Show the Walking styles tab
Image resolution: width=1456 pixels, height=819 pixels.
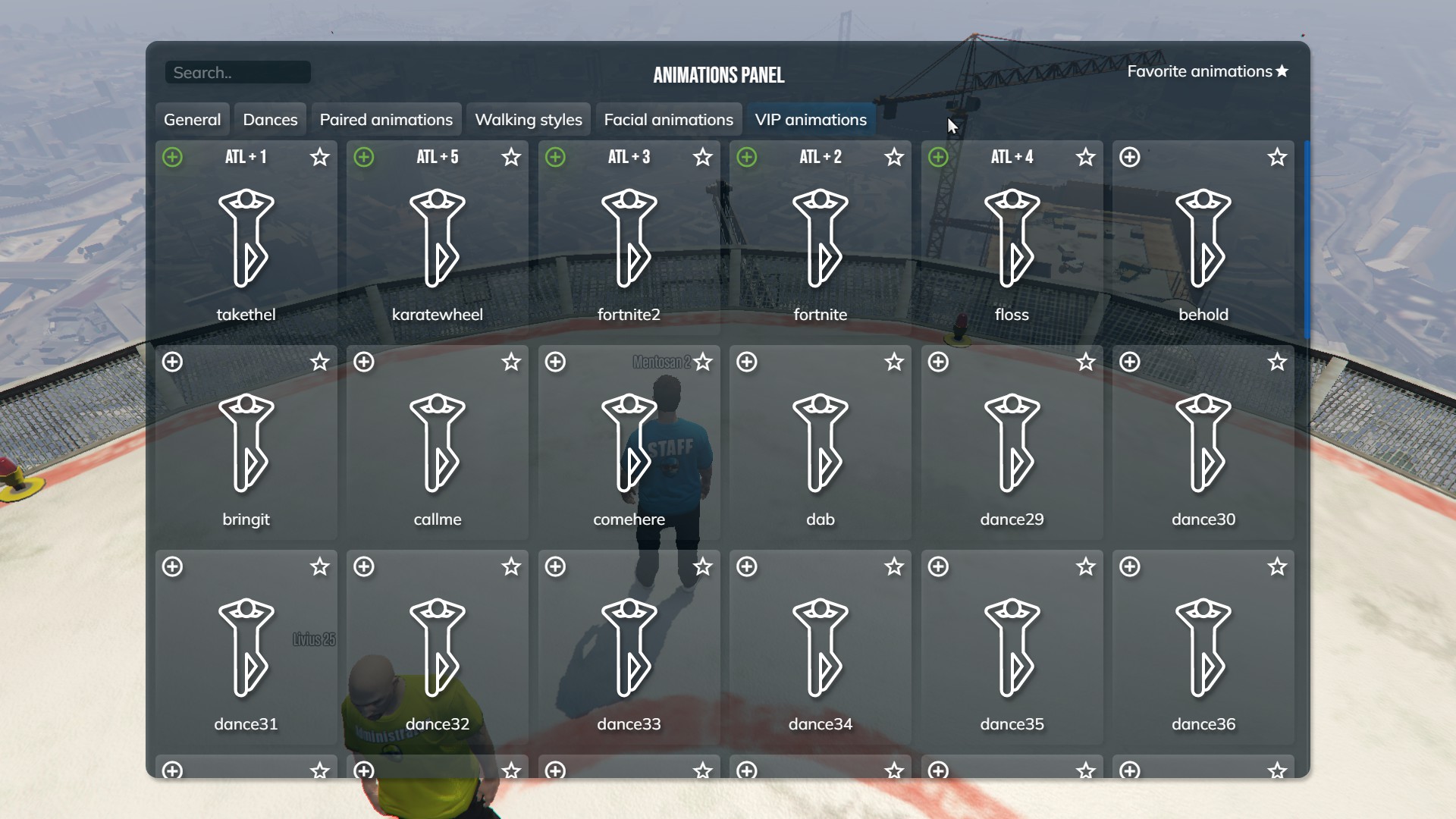coord(529,120)
